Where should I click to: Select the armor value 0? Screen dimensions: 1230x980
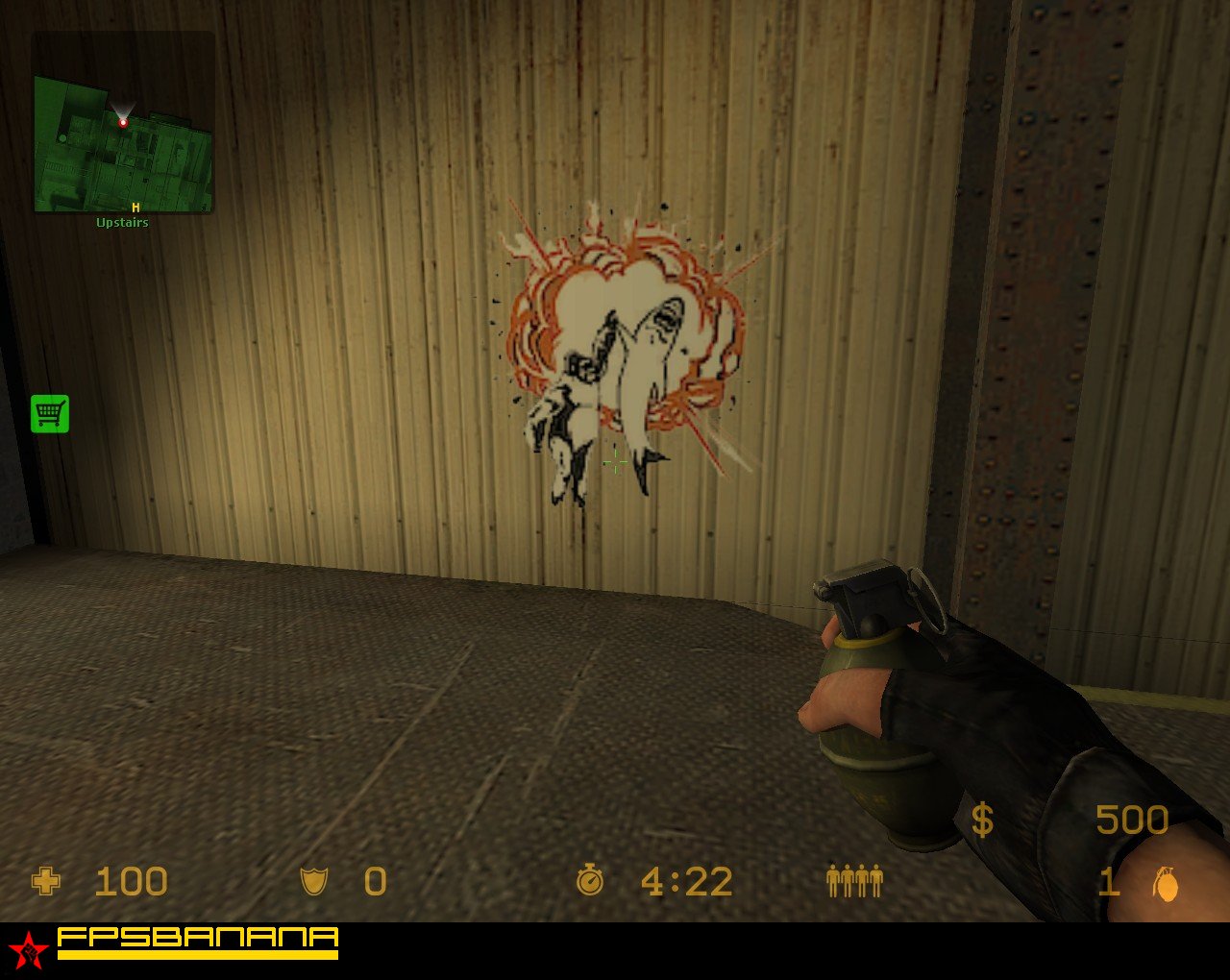[375, 880]
